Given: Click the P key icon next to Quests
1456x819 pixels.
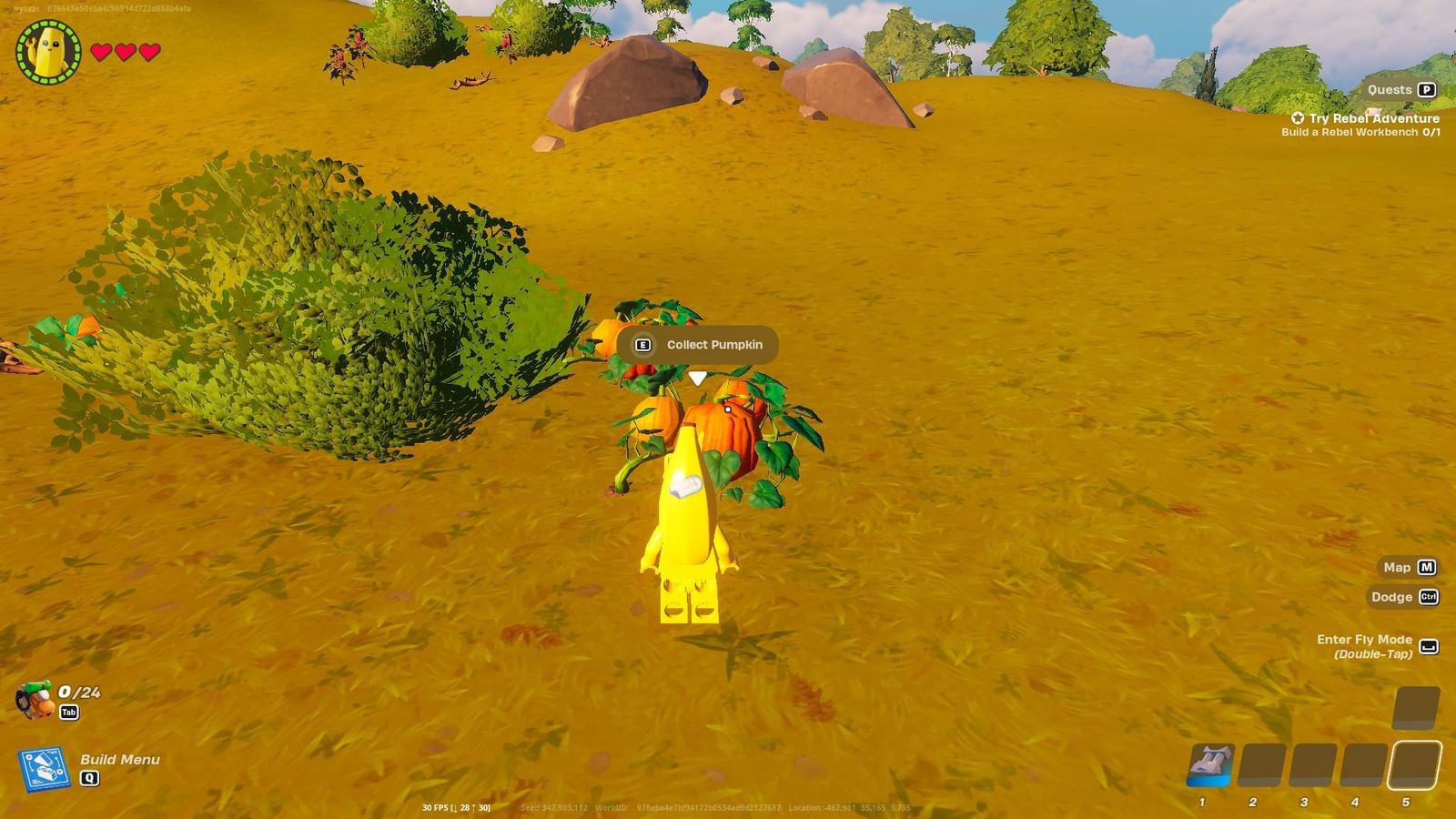Looking at the screenshot, I should [x=1429, y=90].
